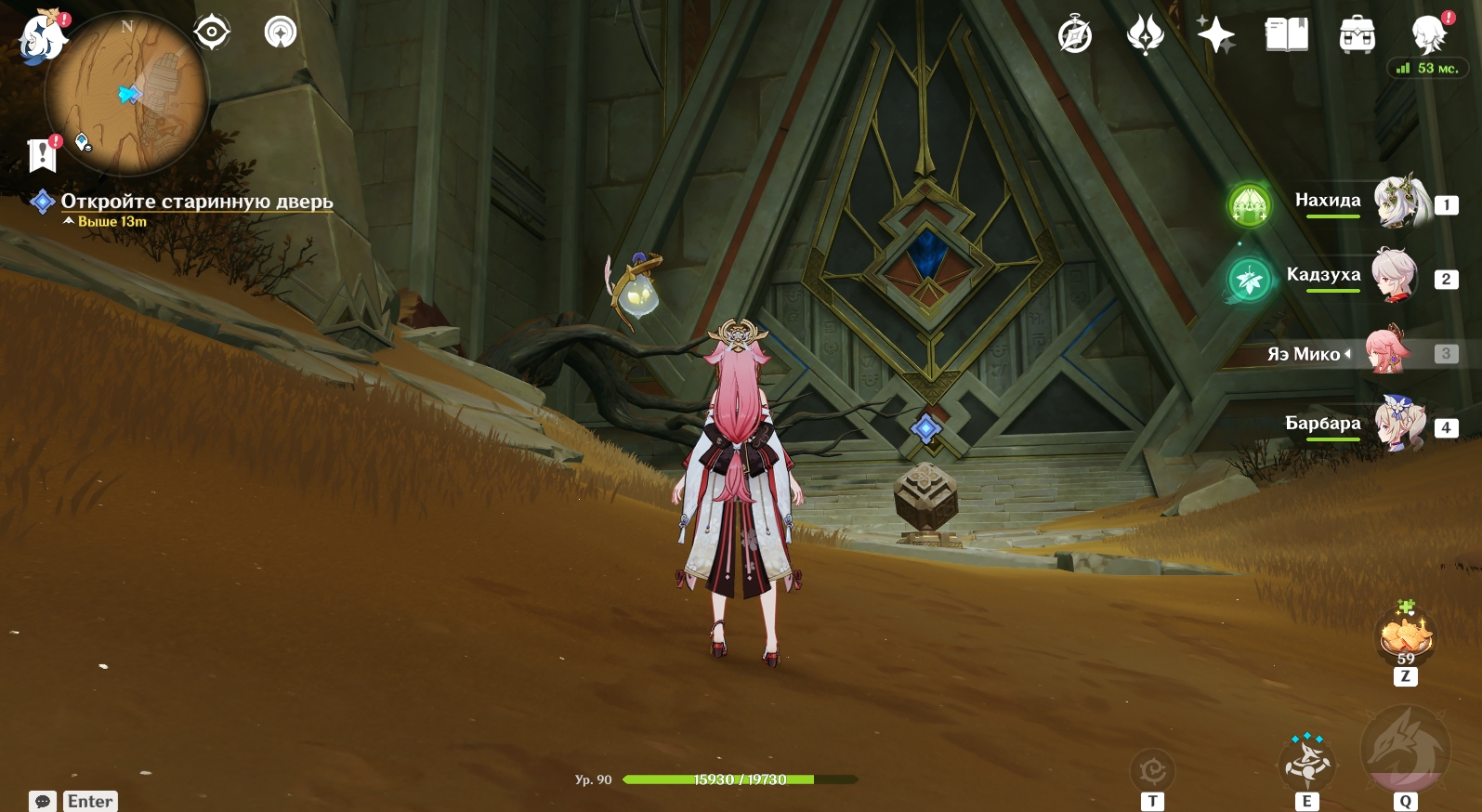Open the chat speech bubble
The height and width of the screenshot is (812, 1482).
click(x=43, y=801)
